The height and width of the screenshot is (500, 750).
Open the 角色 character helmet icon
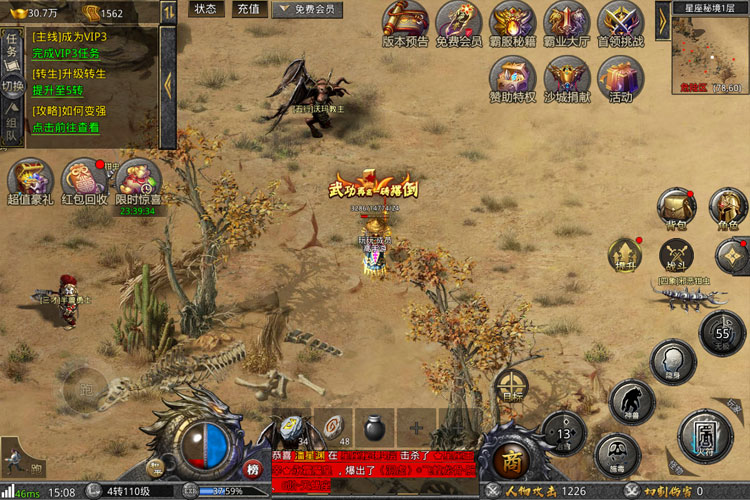pos(729,207)
